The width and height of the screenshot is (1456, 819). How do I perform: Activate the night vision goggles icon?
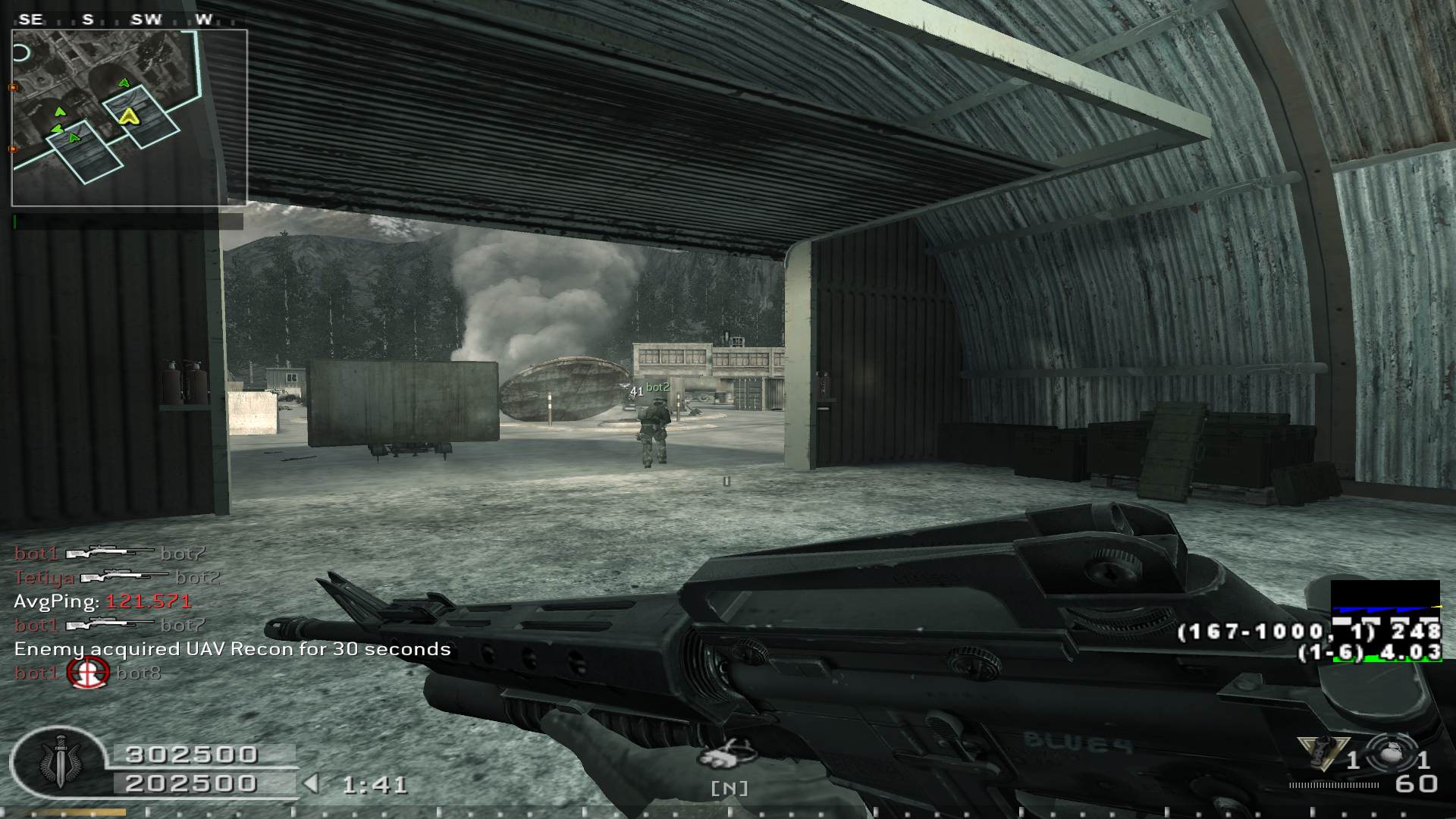tap(726, 754)
